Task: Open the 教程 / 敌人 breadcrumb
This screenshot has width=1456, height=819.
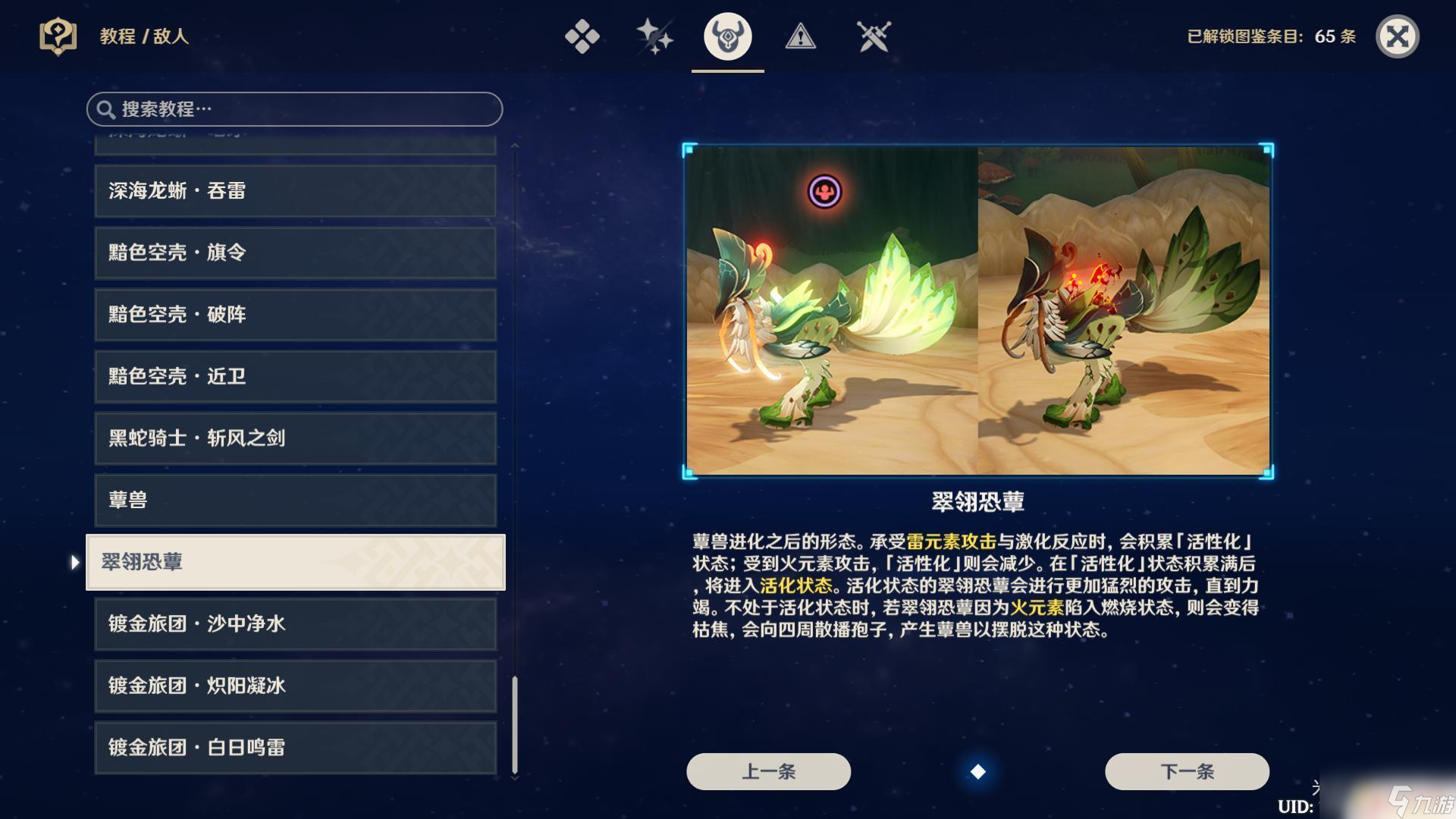Action: 144,35
